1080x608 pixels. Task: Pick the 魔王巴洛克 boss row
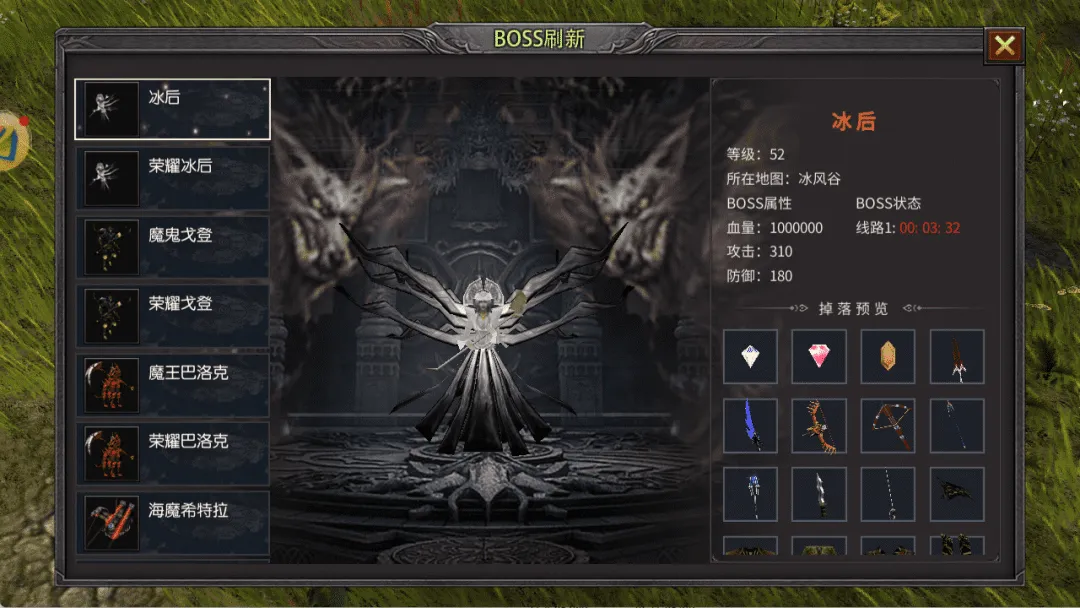(x=172, y=384)
